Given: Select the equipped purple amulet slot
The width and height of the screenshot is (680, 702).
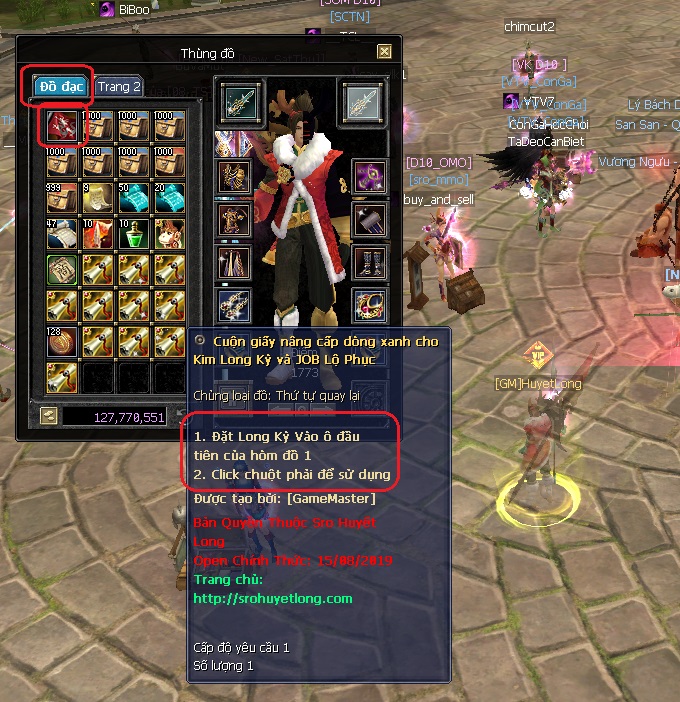Looking at the screenshot, I should [x=370, y=174].
